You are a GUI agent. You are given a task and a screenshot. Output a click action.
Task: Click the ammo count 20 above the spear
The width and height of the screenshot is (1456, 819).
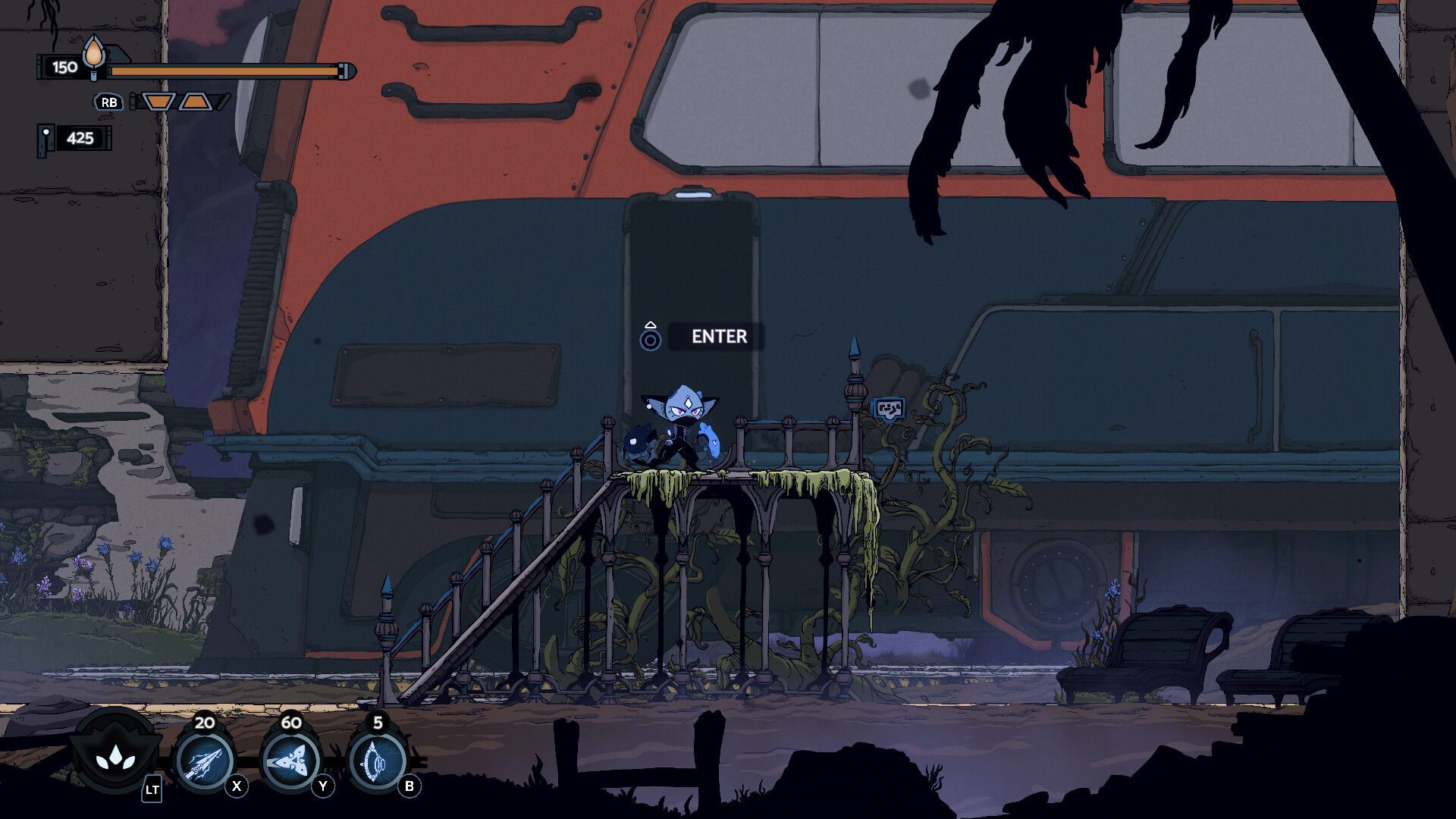click(203, 724)
